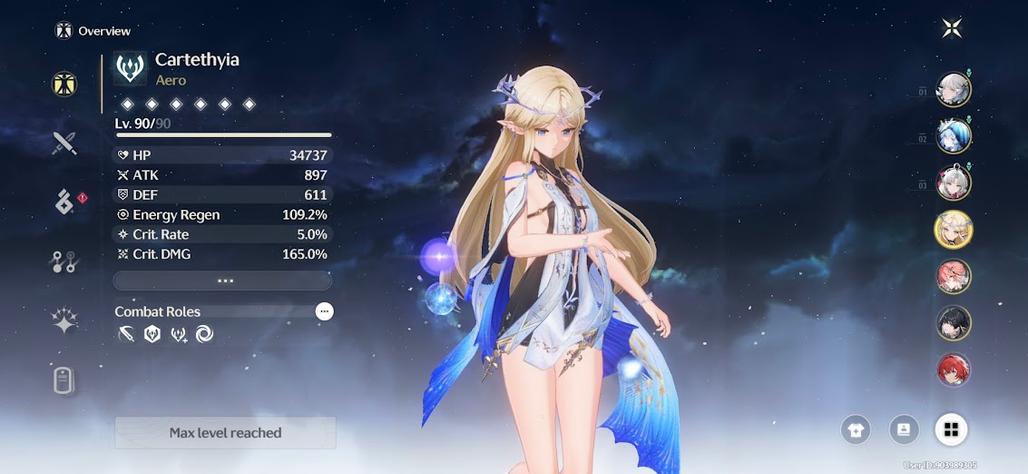Choose the blue-haired character in slot 02

[953, 136]
